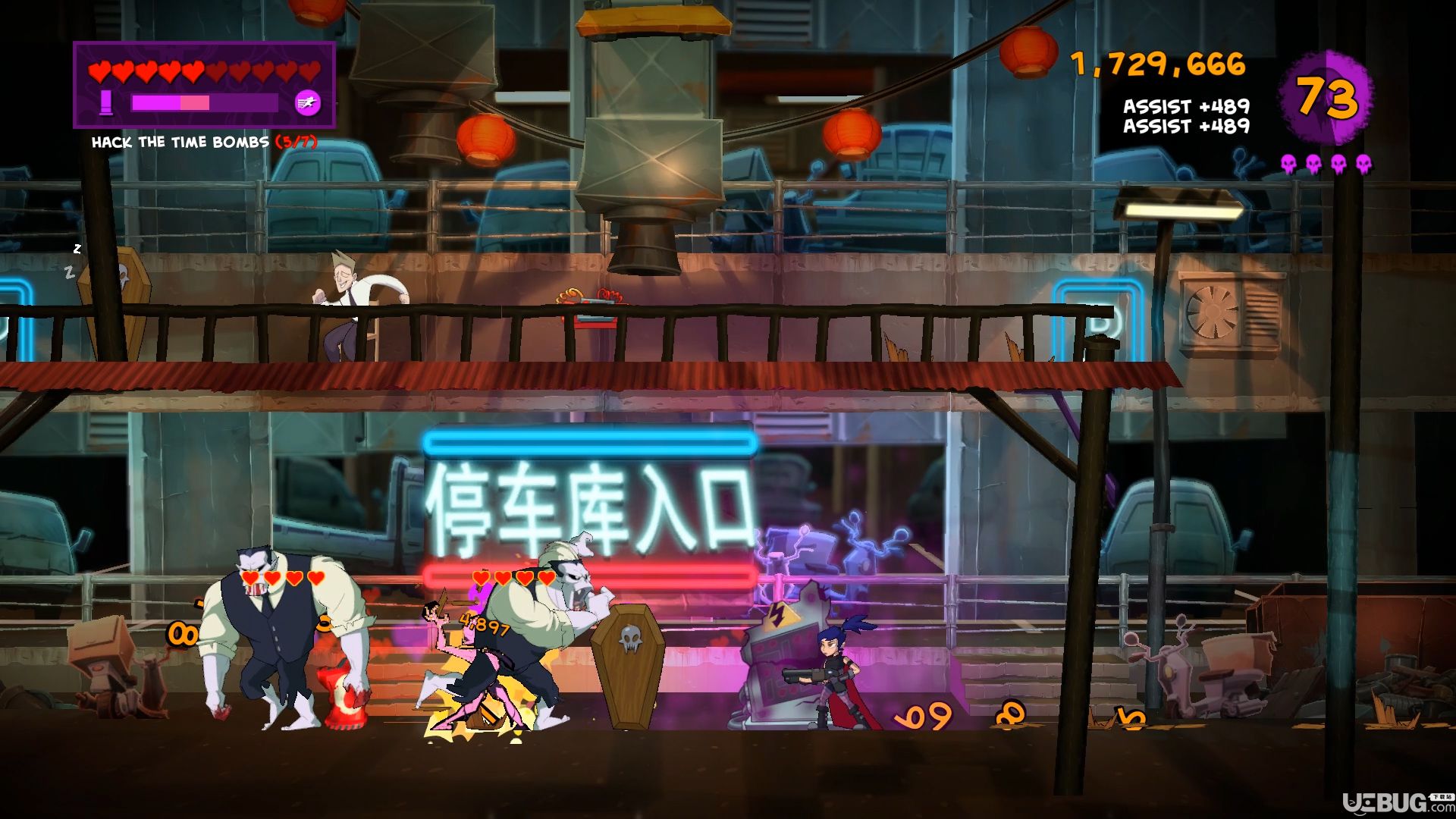Select the pink bullet ammo icon
1456x819 pixels.
(x=106, y=102)
